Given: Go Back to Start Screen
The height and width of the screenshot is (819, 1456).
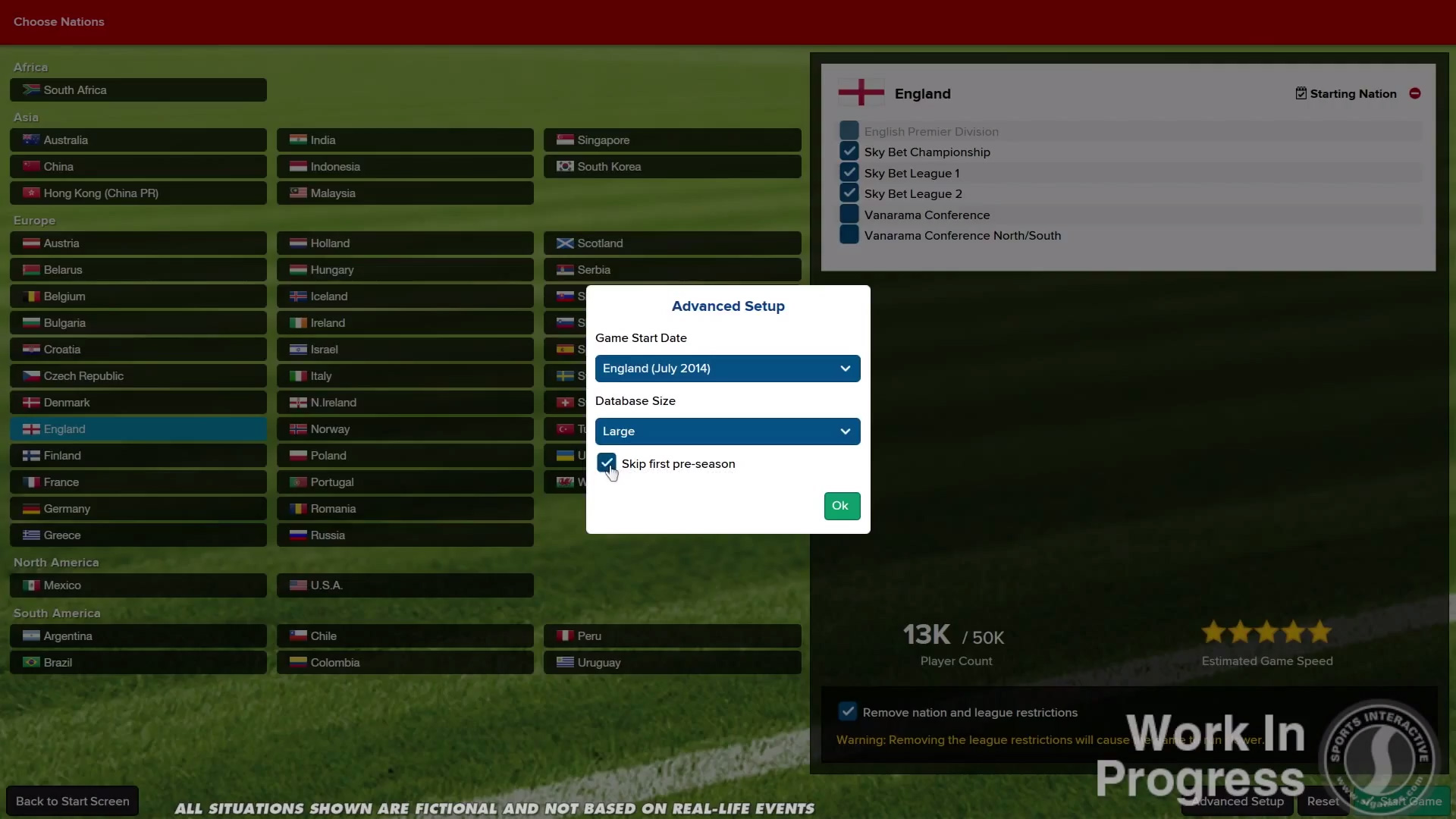Looking at the screenshot, I should pos(73,801).
